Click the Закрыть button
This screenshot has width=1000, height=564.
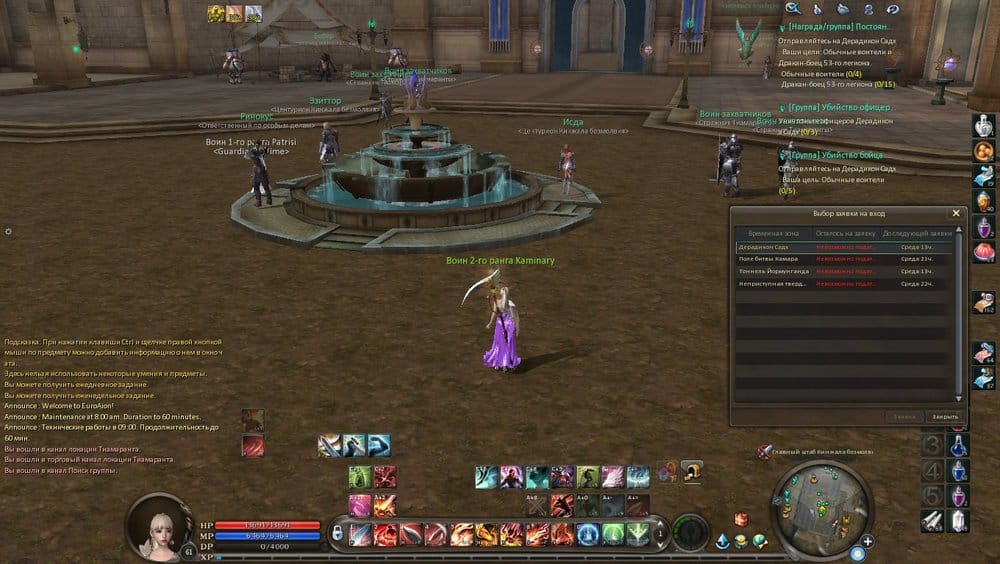(944, 416)
